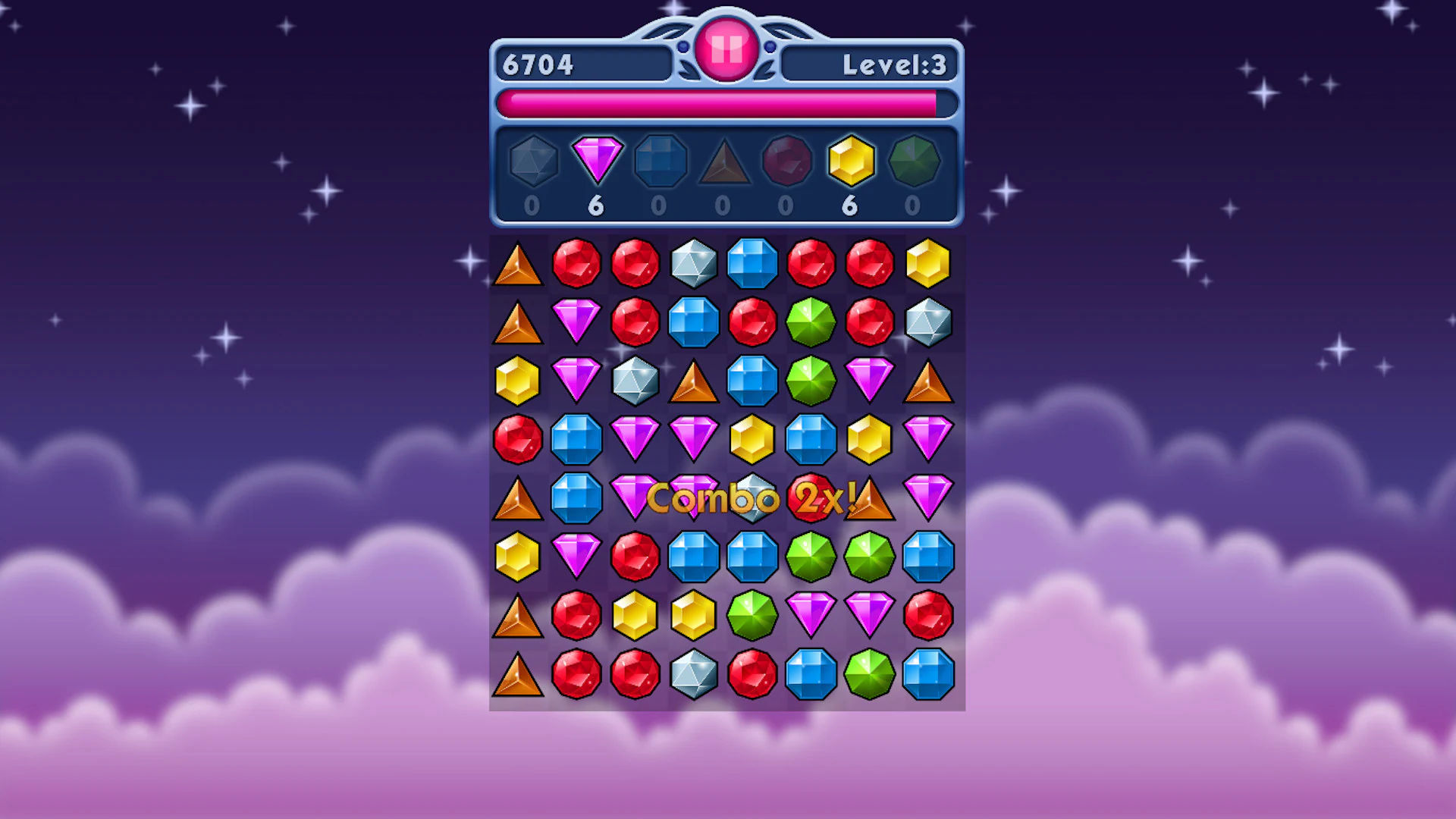Select the green gem next to the rightmost blue gem
Viewport: 1456px width, 819px height.
[x=868, y=557]
